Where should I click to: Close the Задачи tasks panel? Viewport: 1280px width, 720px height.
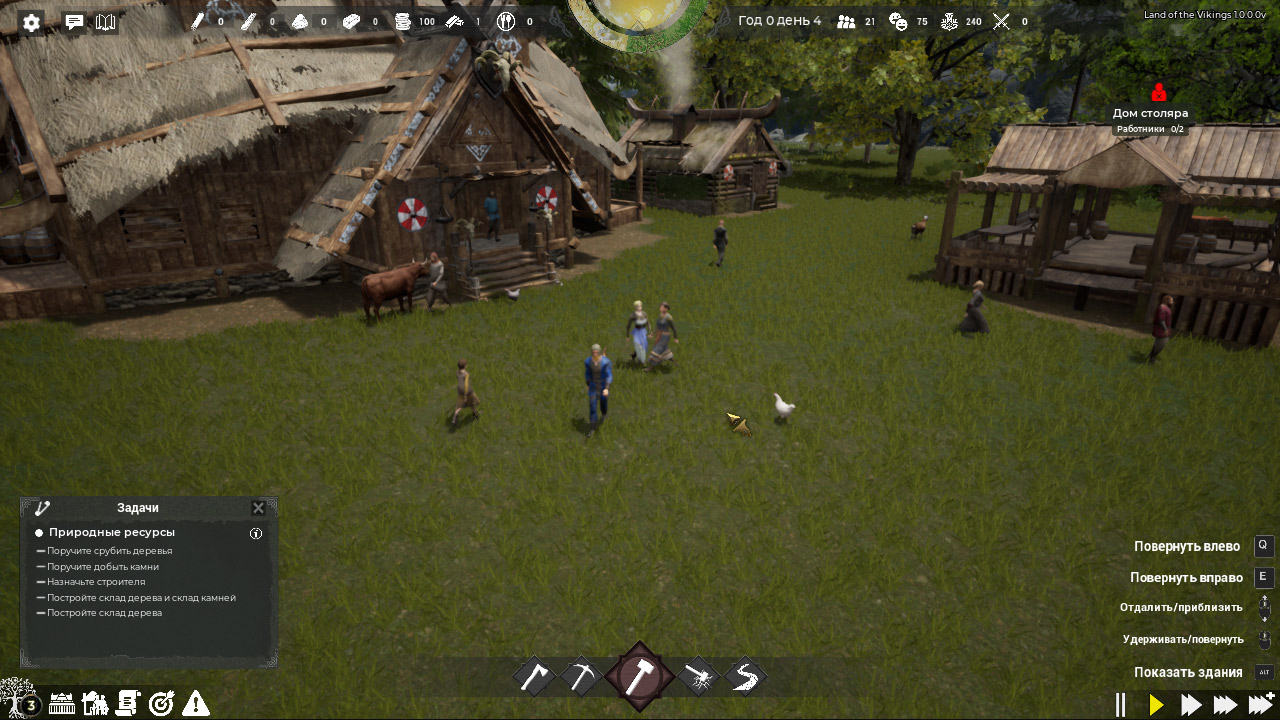(x=258, y=508)
